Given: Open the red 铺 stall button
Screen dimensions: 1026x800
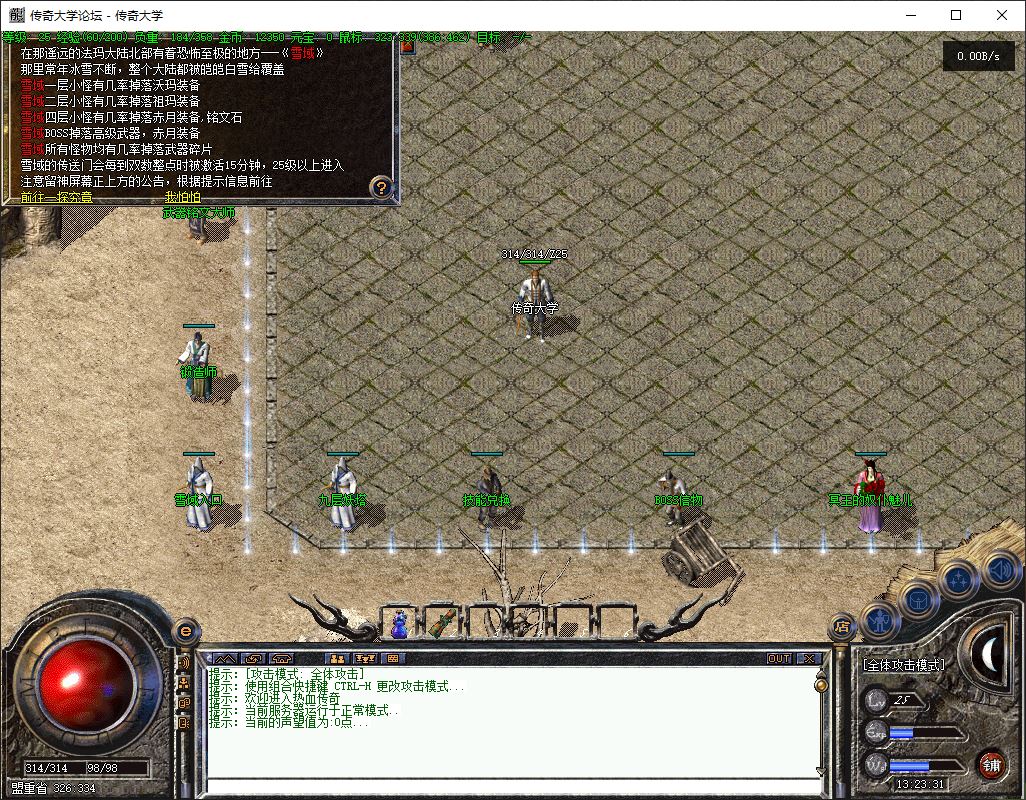Looking at the screenshot, I should pyautogui.click(x=990, y=765).
